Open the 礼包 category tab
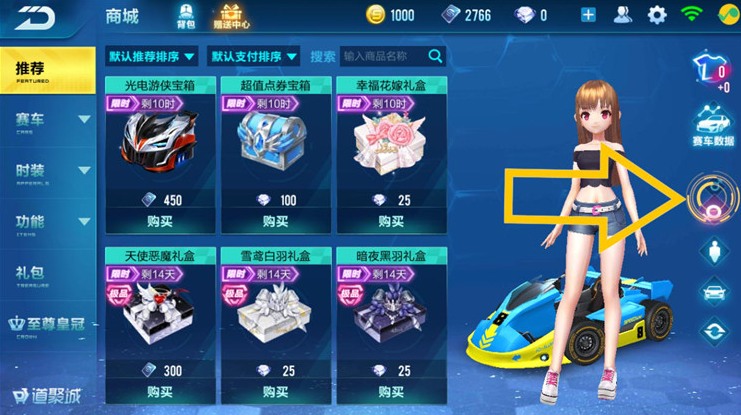Image resolution: width=741 pixels, height=415 pixels. click(30, 271)
